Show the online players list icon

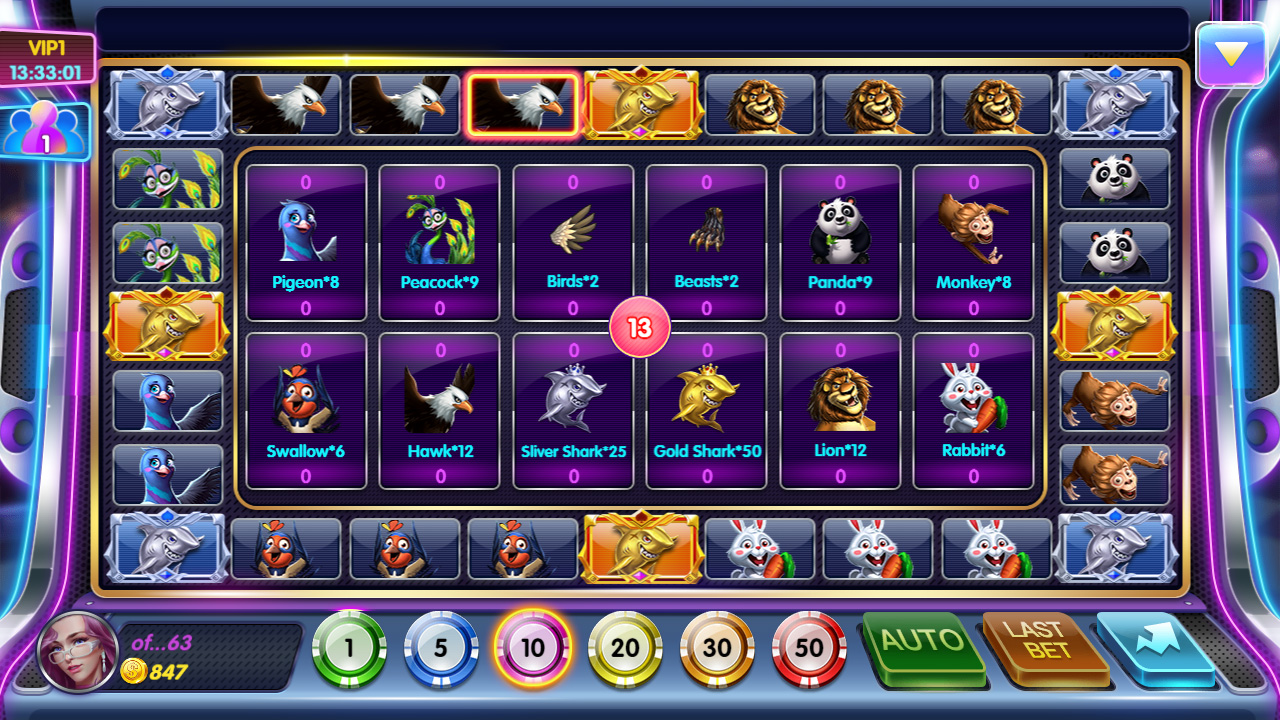pyautogui.click(x=45, y=131)
